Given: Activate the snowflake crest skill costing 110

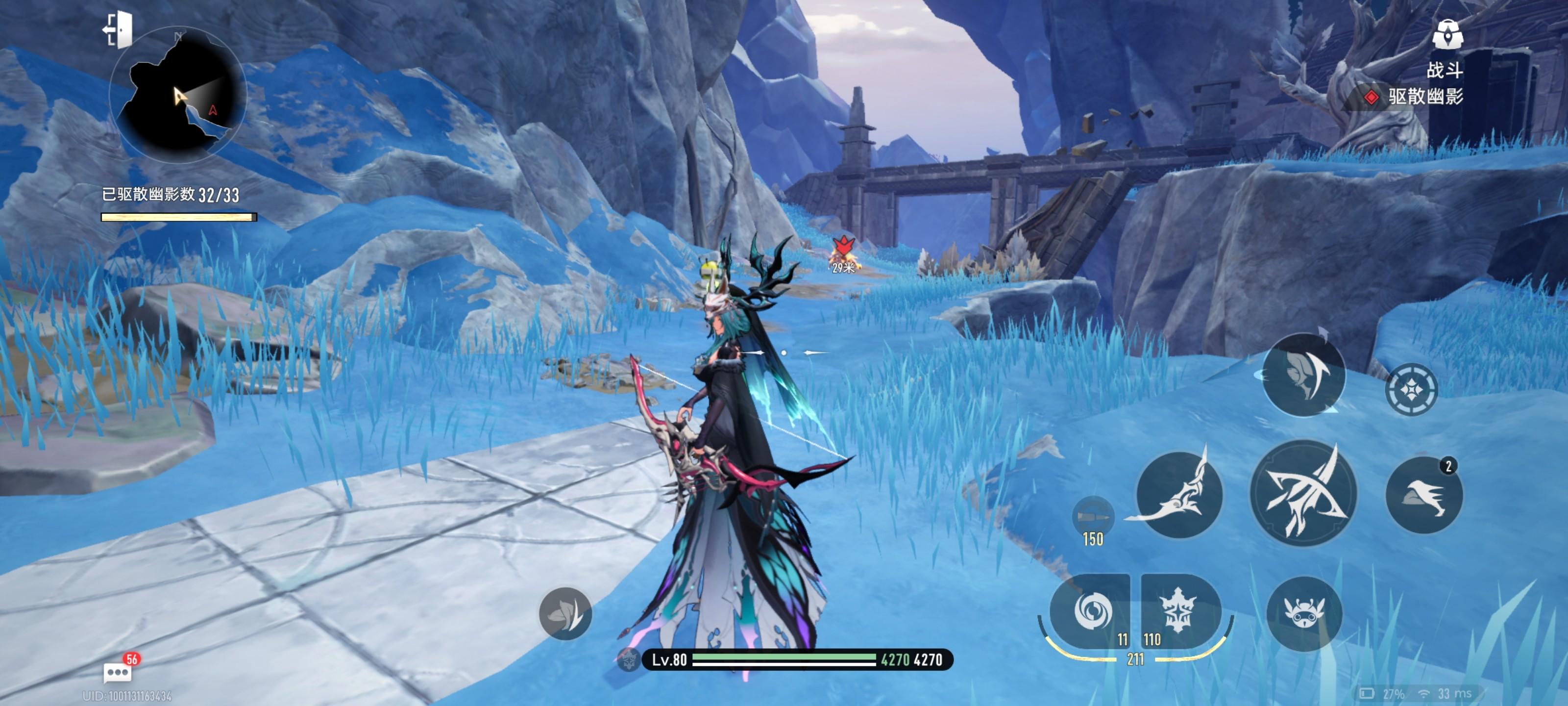Looking at the screenshot, I should click(x=1179, y=611).
